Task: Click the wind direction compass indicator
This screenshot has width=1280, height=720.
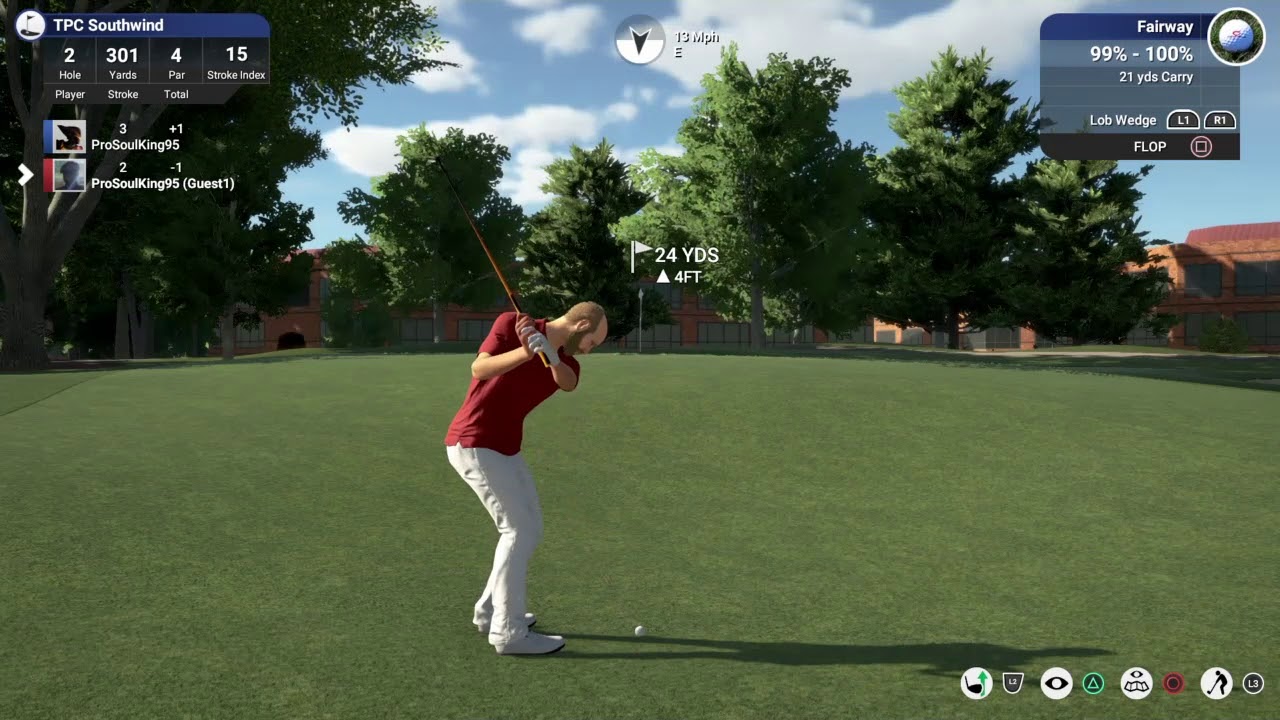Action: pos(640,40)
